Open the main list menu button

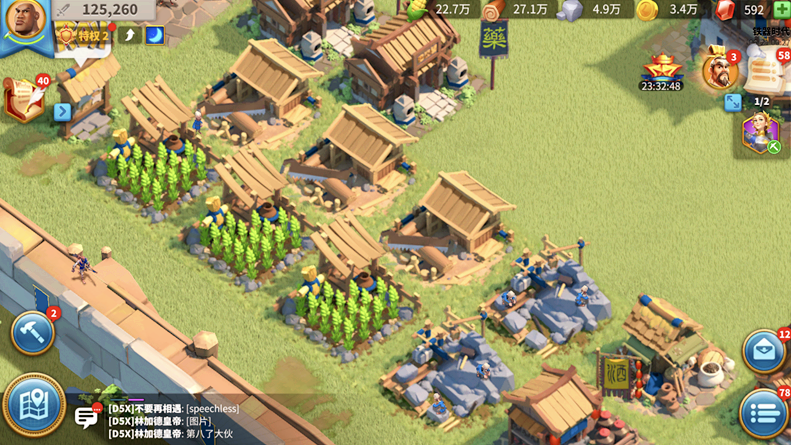[764, 412]
